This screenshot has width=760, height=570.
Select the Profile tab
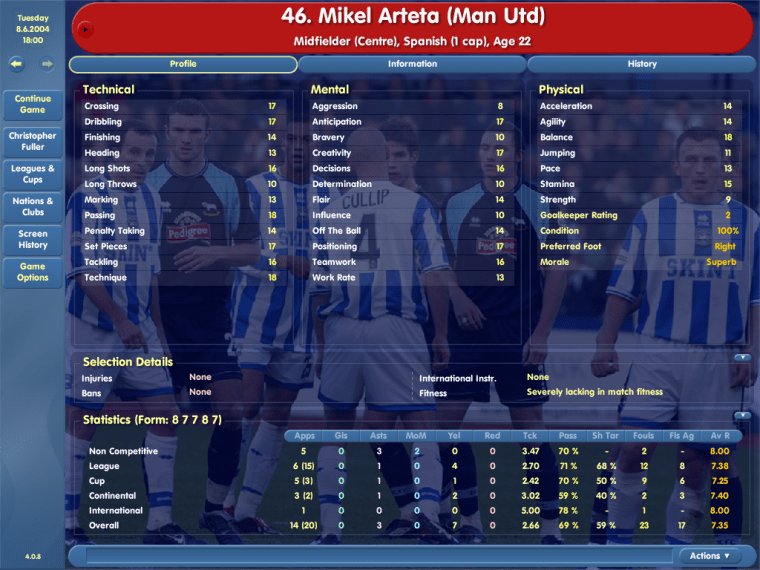[183, 64]
